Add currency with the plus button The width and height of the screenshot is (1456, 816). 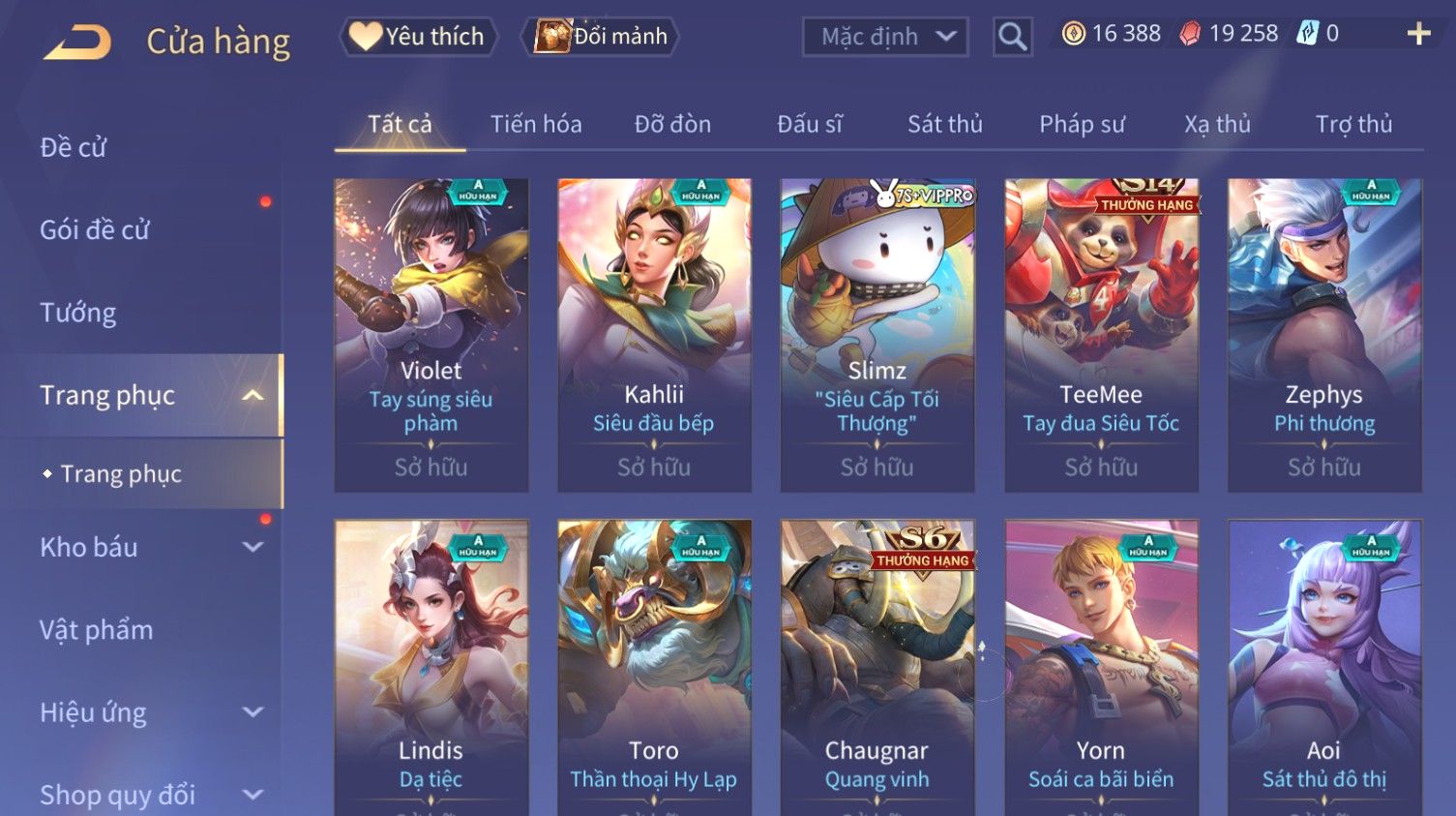1418,35
